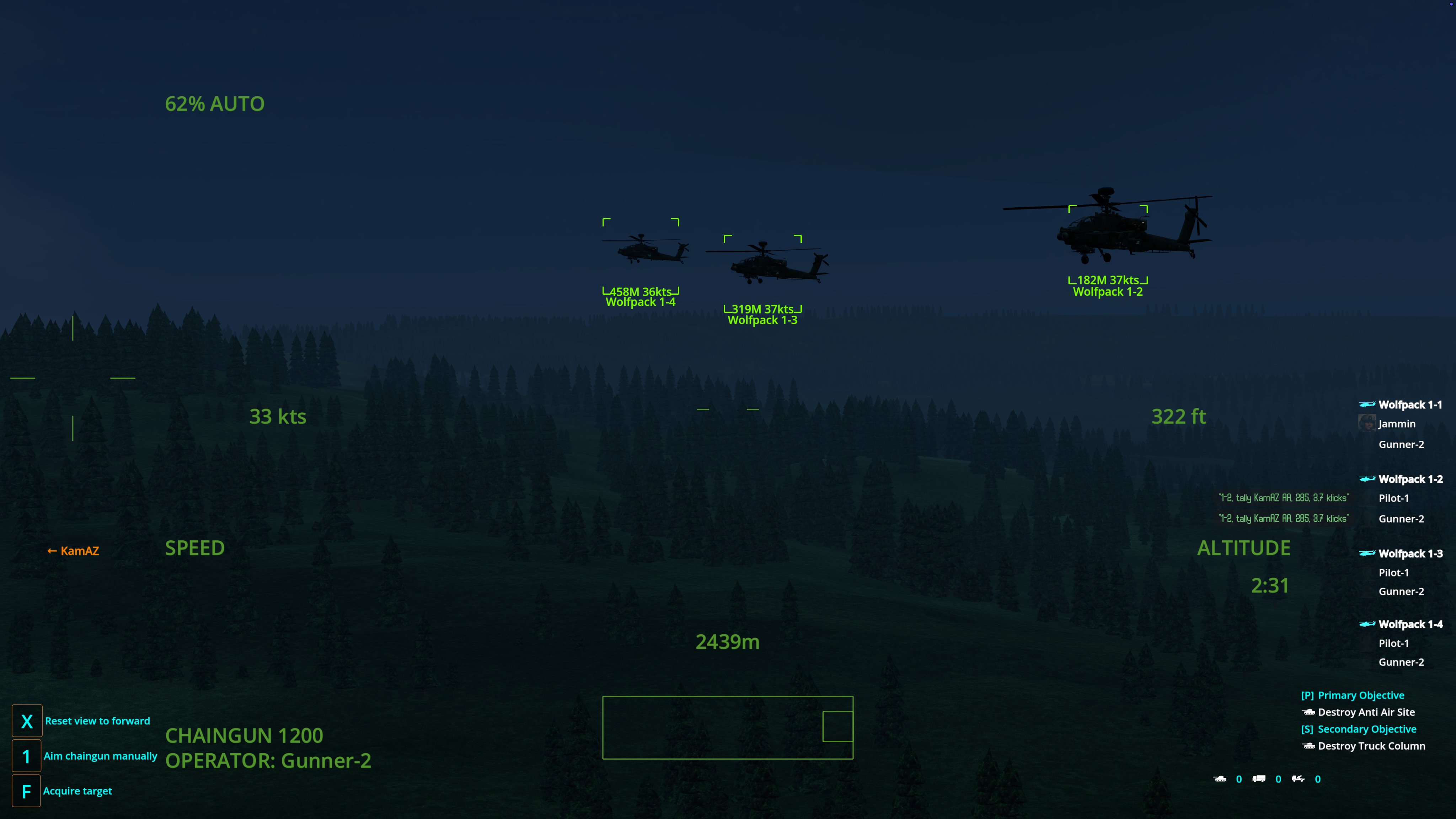Click the tank kill counter icon
This screenshot has height=819, width=1456.
click(x=1220, y=779)
